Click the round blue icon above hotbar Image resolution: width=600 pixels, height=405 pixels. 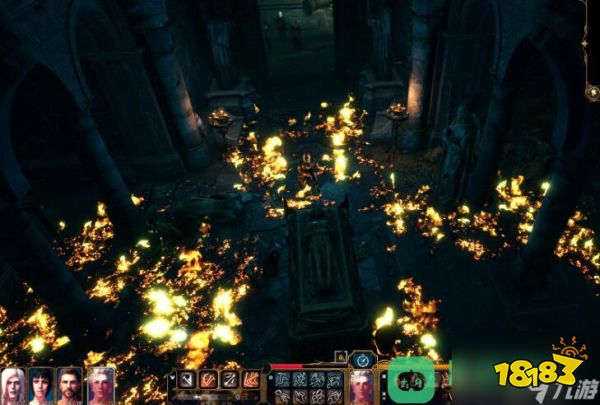click(x=364, y=359)
